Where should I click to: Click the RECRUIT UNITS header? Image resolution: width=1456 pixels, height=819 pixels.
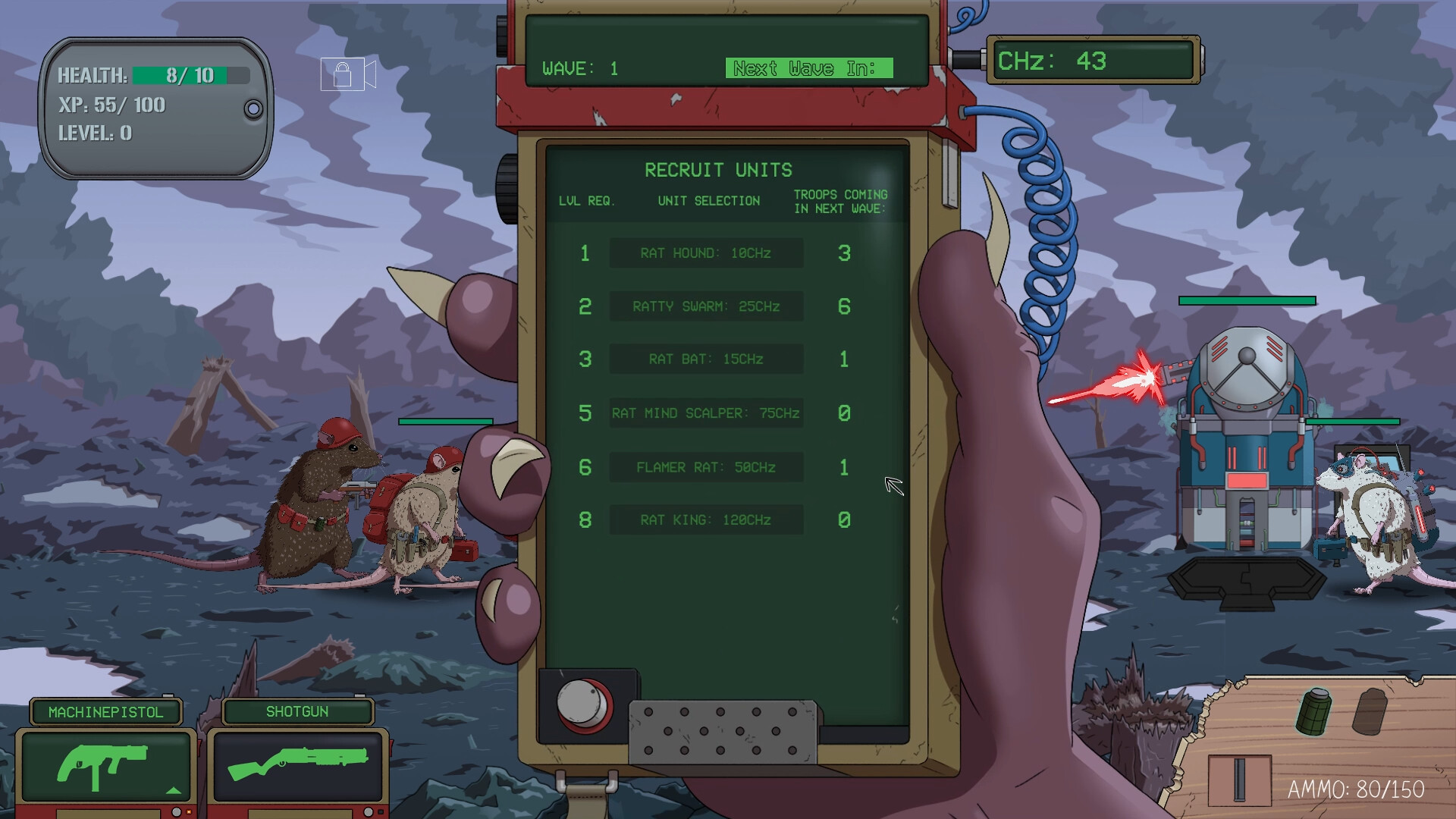tap(718, 170)
